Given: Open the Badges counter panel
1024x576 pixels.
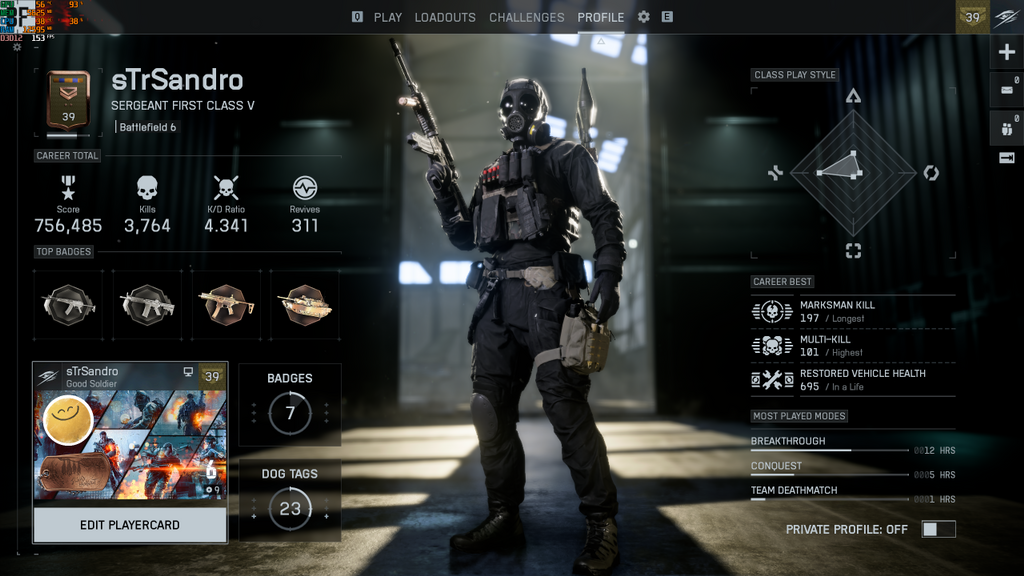Looking at the screenshot, I should [290, 404].
